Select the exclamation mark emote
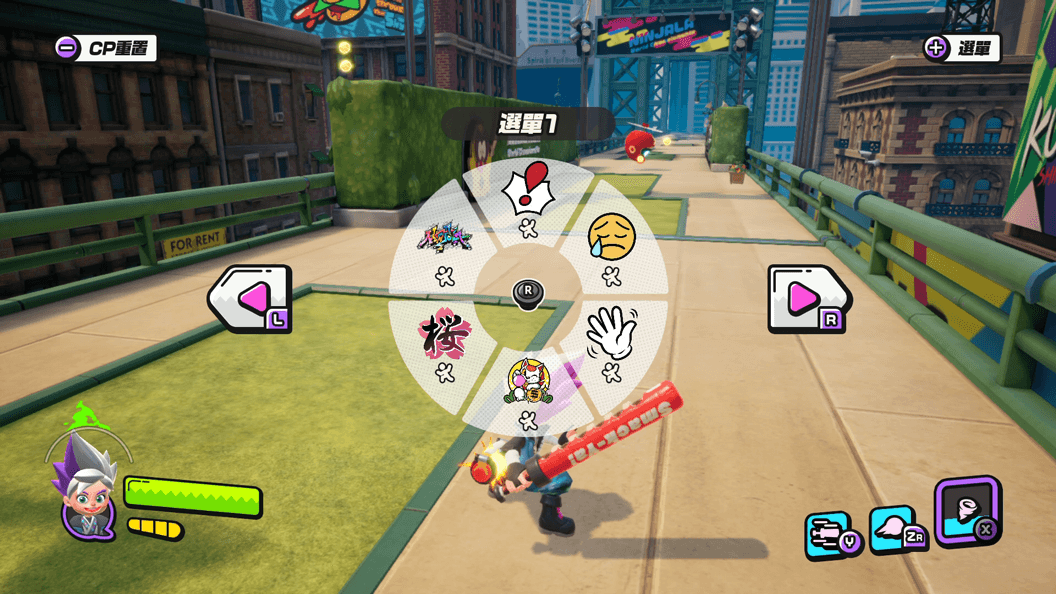The height and width of the screenshot is (594, 1056). (527, 191)
